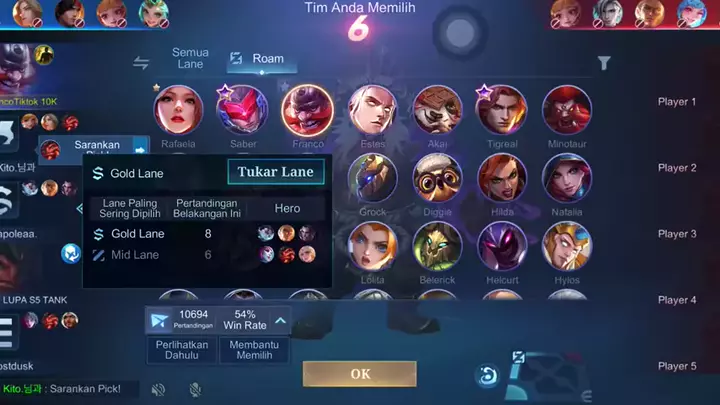Choose the hero Diggie
This screenshot has width=720, height=405.
(437, 178)
